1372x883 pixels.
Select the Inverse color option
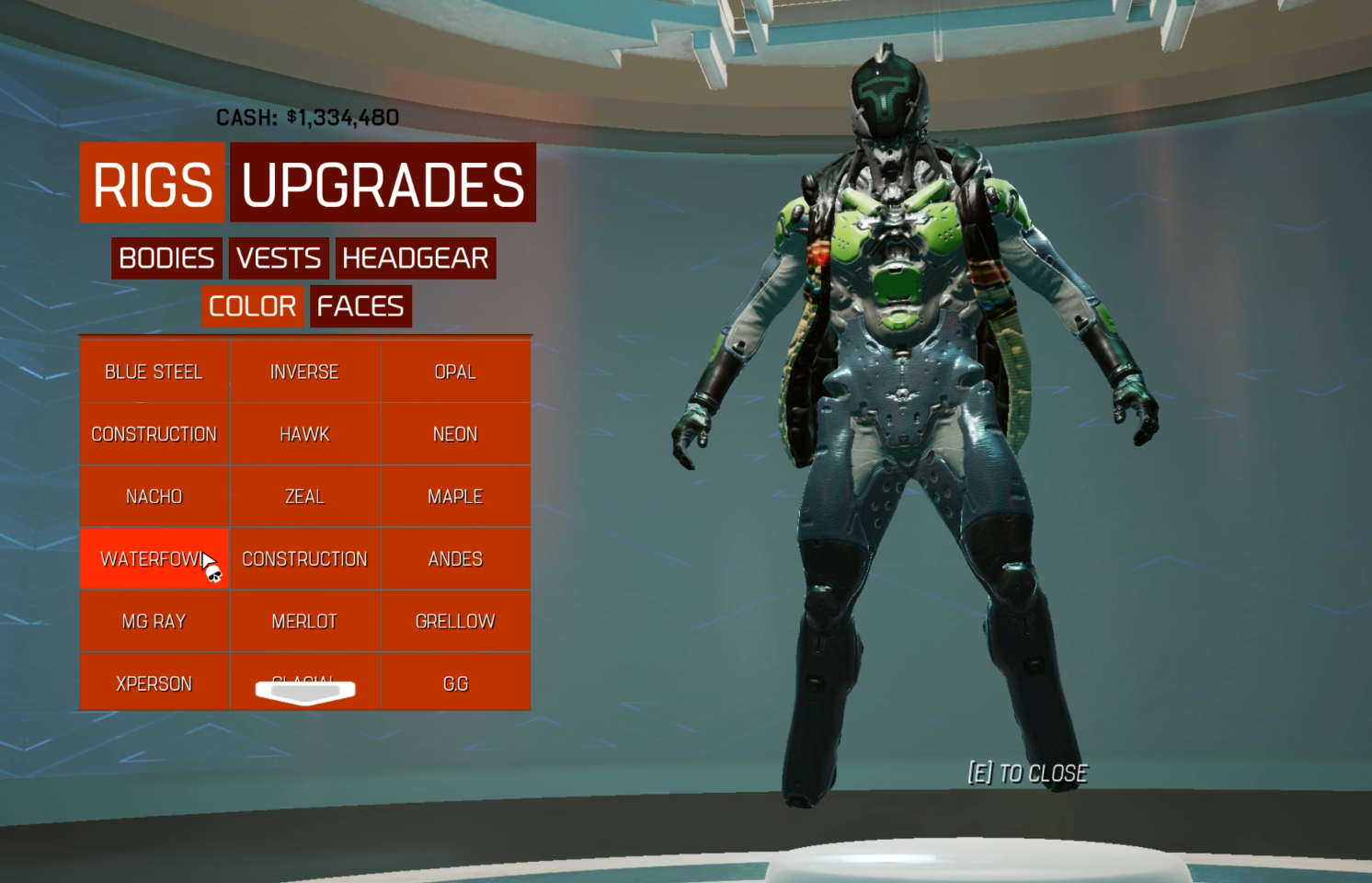[304, 372]
